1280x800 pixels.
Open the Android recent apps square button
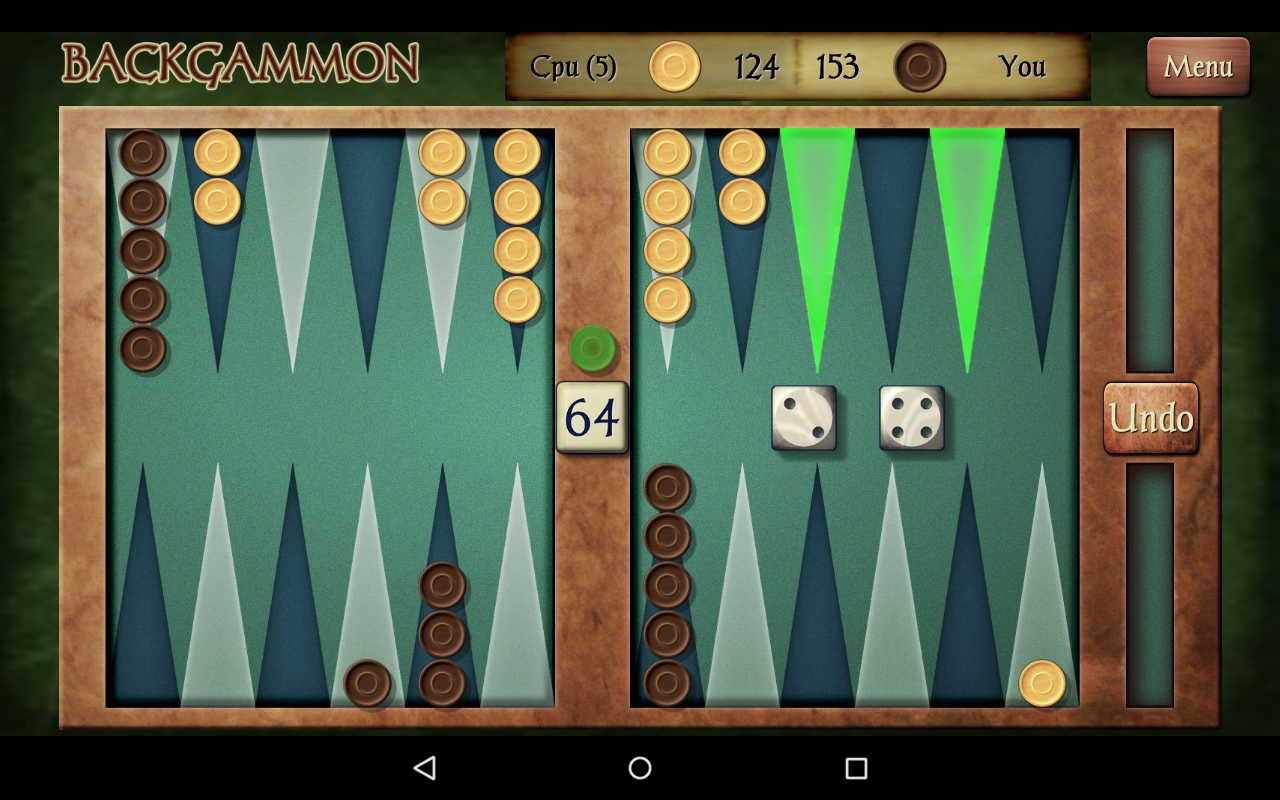(853, 766)
